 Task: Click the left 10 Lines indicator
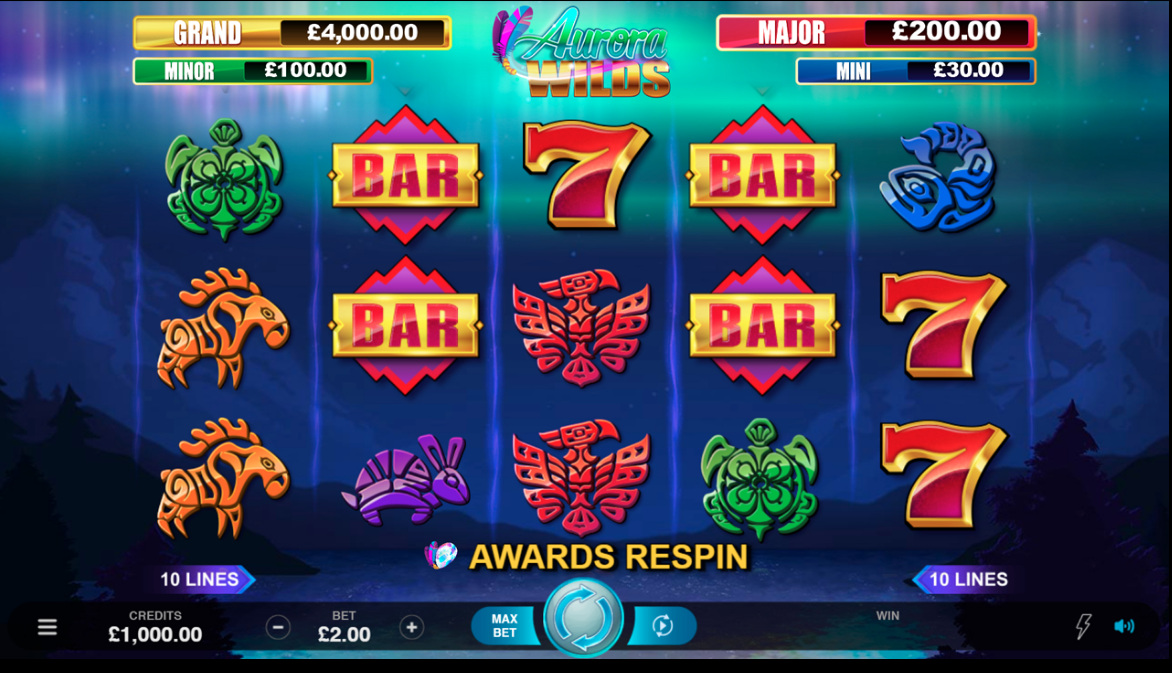(x=203, y=579)
